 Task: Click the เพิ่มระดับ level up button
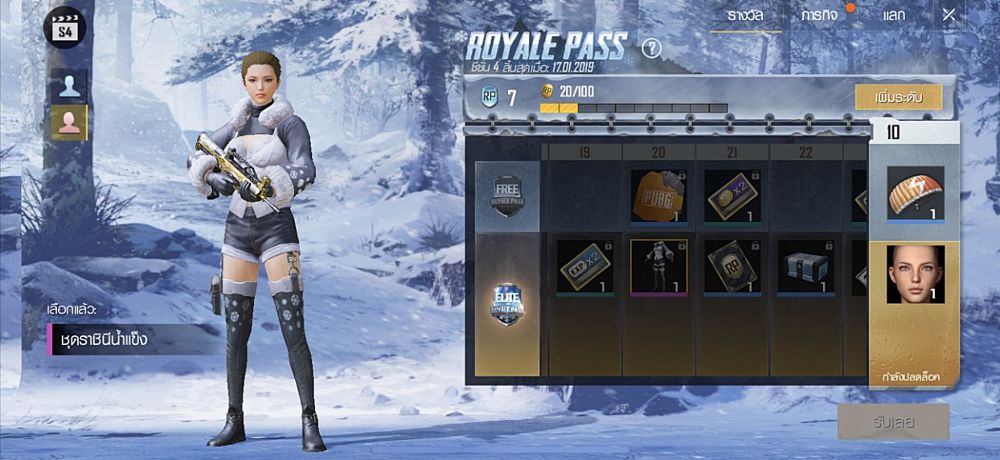[x=897, y=97]
